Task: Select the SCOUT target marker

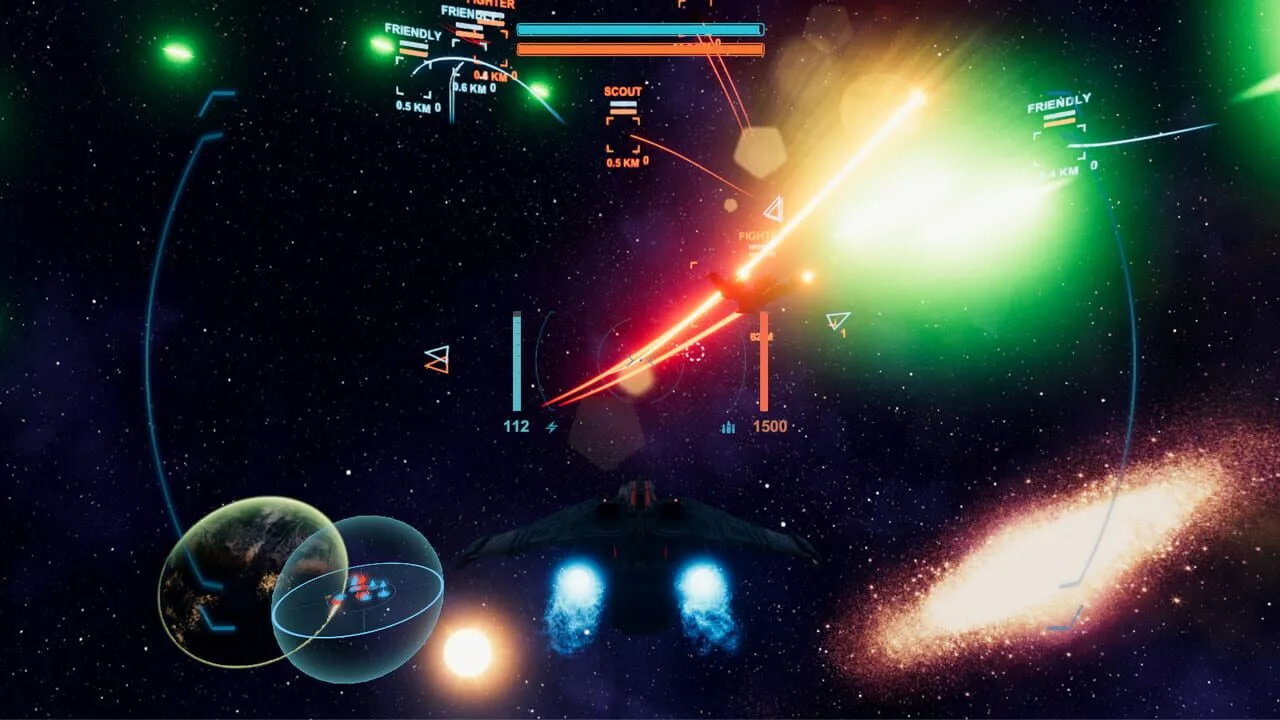Action: point(622,134)
